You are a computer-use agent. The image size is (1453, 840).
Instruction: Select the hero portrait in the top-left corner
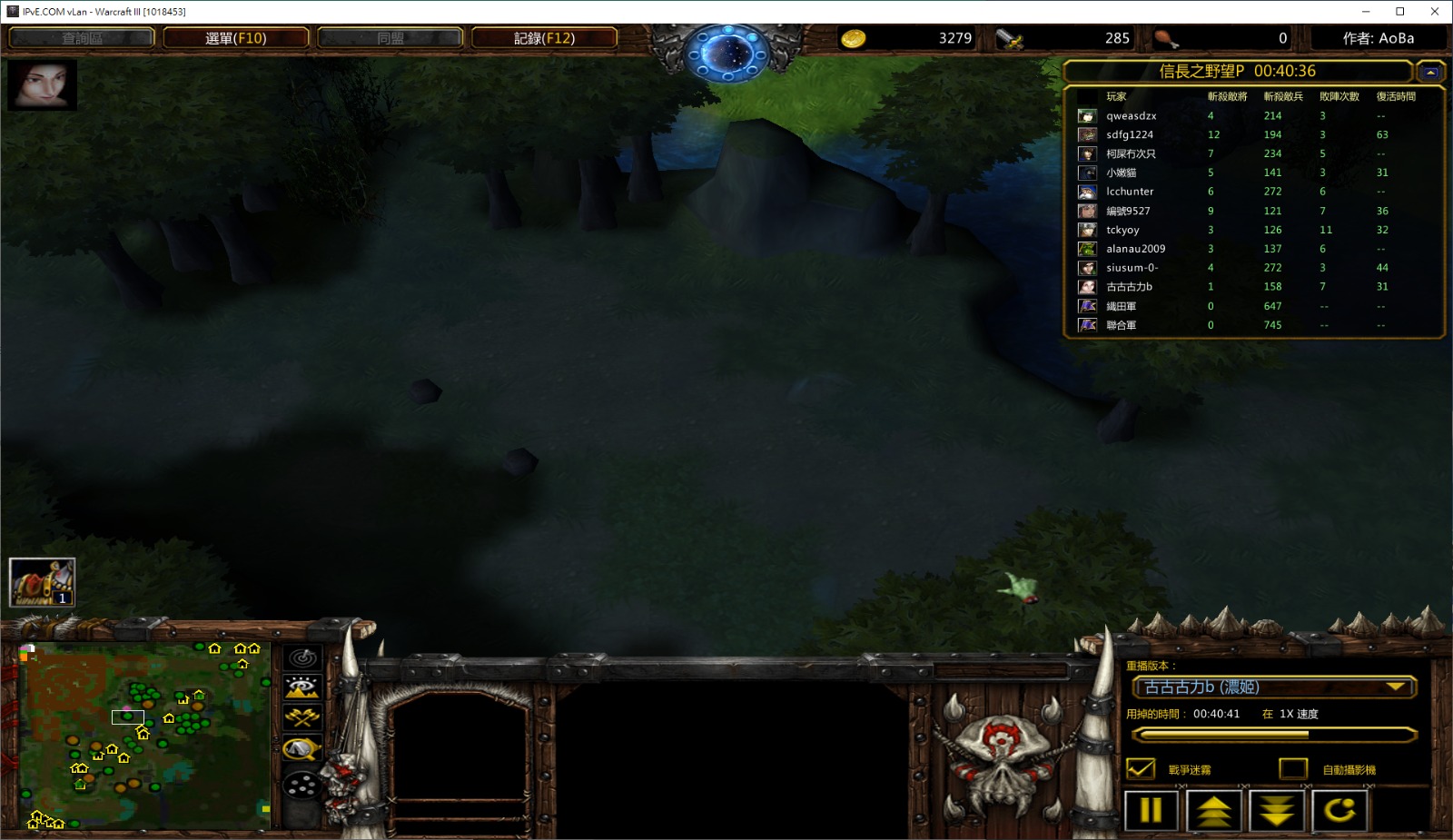tap(42, 84)
